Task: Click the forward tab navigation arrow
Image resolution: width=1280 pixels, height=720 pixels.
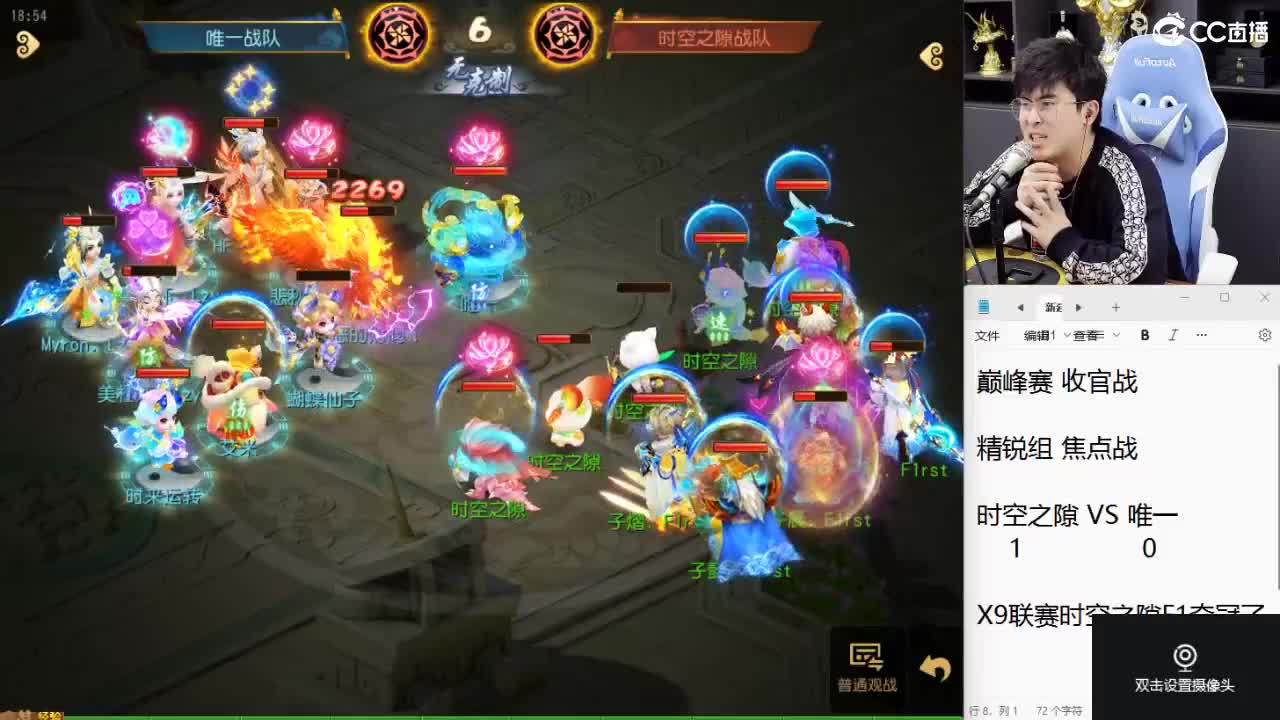Action: pyautogui.click(x=1079, y=307)
